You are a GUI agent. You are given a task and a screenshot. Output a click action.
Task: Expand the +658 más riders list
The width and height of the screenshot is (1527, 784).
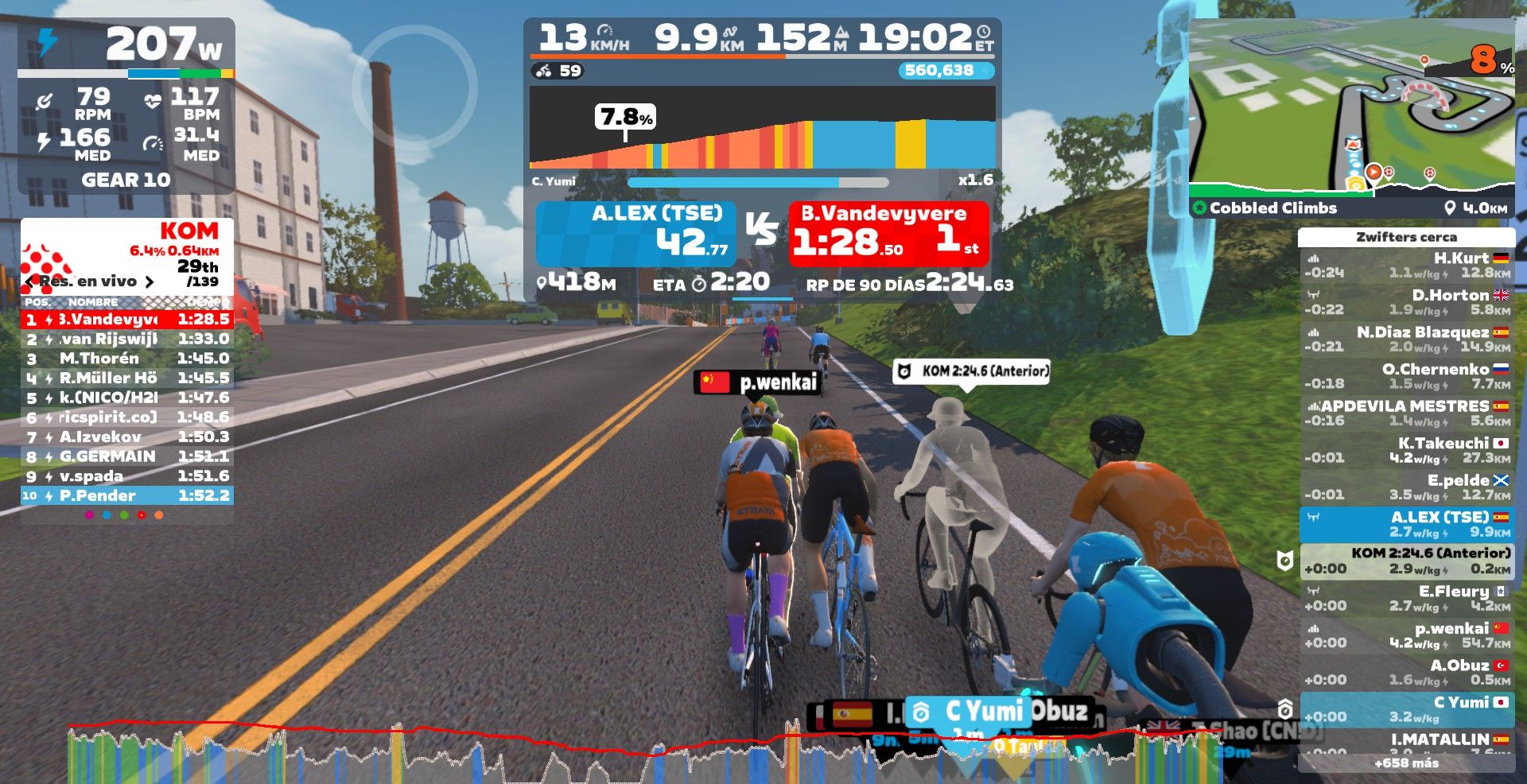pyautogui.click(x=1406, y=763)
